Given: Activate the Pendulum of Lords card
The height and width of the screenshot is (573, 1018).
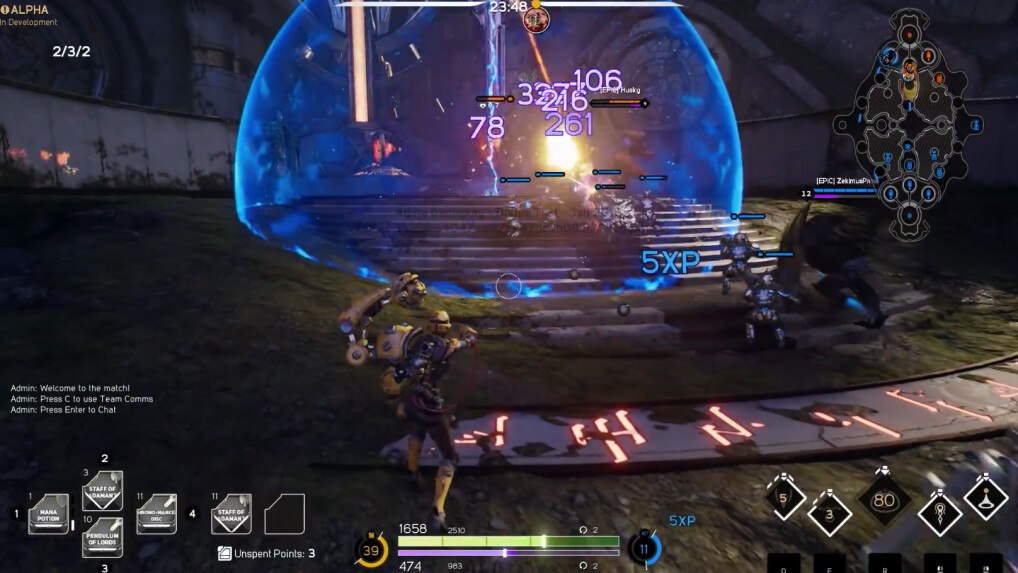Looking at the screenshot, I should click(102, 537).
